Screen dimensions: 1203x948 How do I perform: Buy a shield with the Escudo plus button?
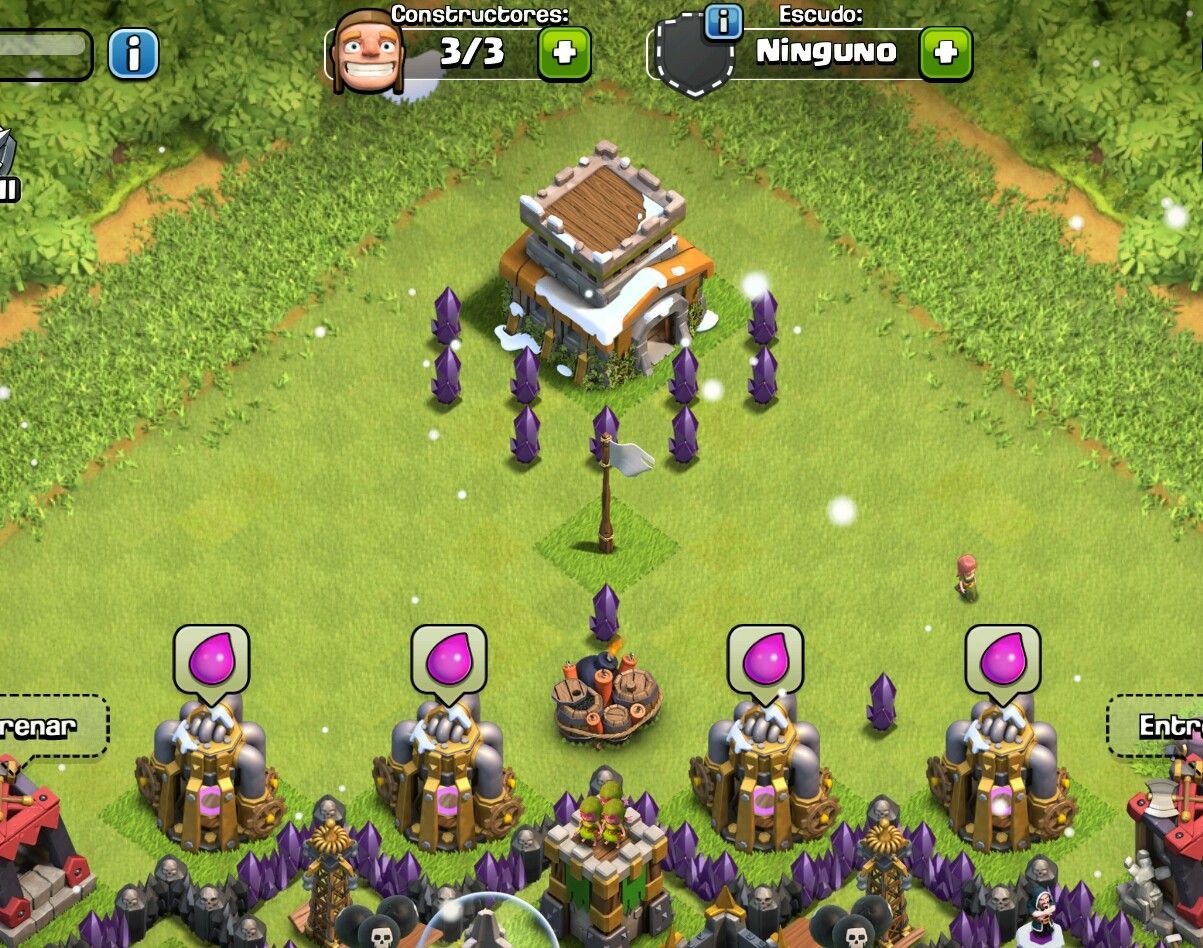tap(945, 53)
